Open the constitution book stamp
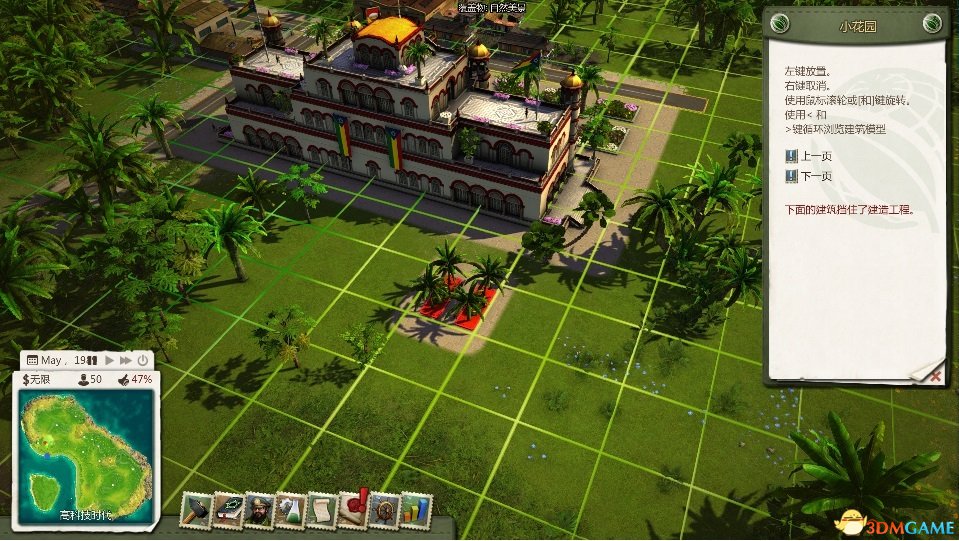This screenshot has width=959, height=541. (x=228, y=510)
